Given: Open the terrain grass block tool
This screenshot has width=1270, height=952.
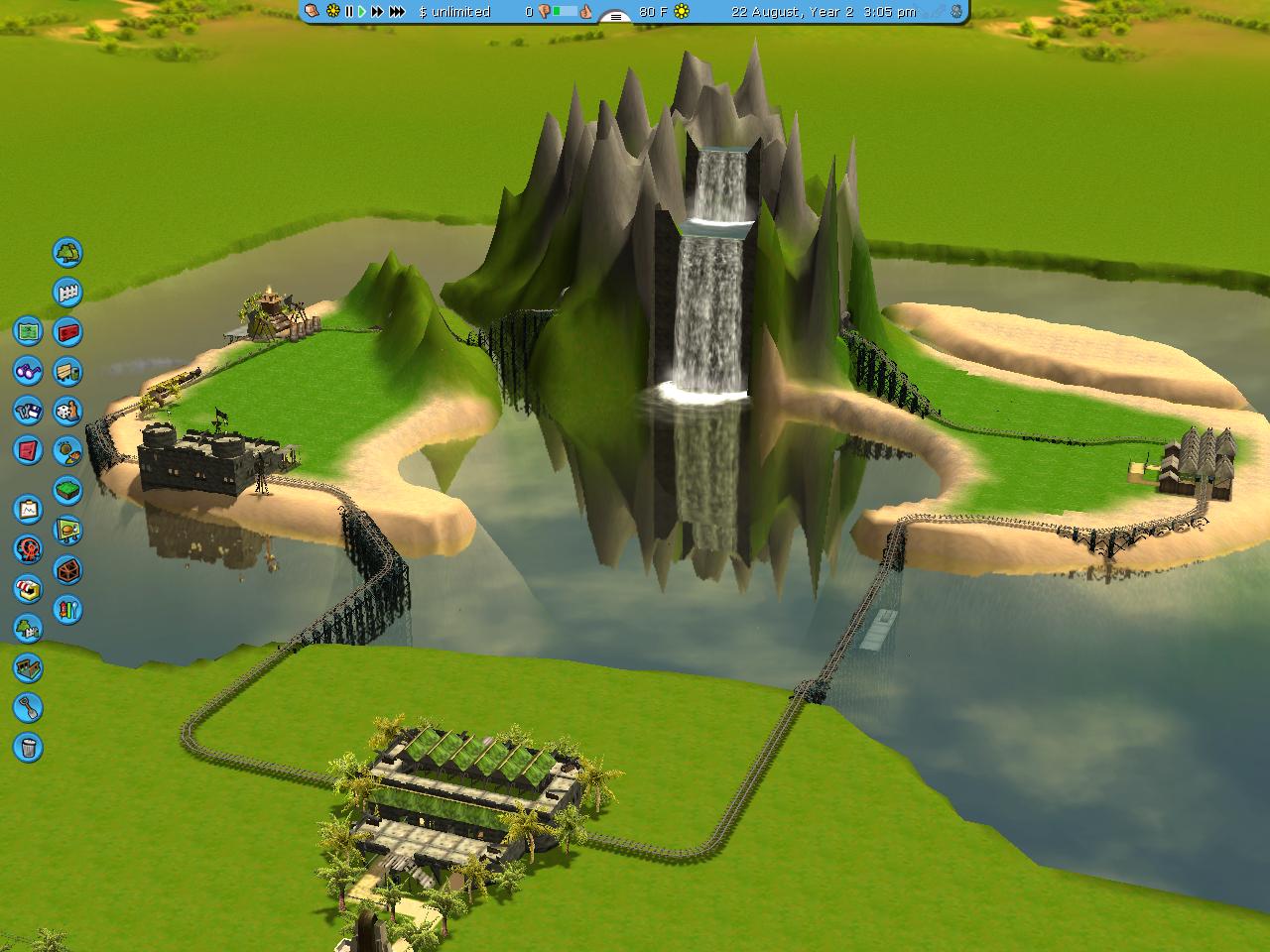Looking at the screenshot, I should [x=67, y=490].
